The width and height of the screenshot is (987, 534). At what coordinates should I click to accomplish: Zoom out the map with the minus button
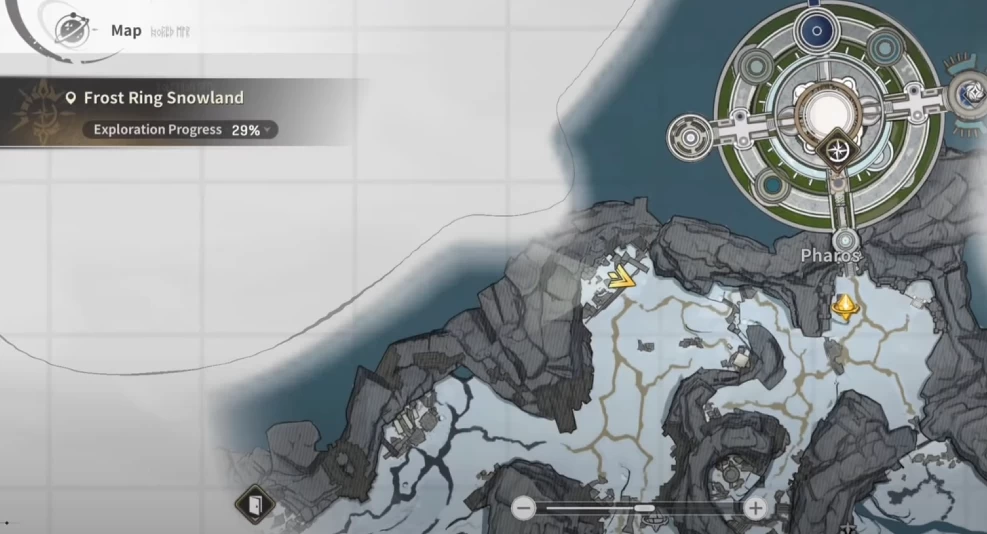[x=523, y=508]
